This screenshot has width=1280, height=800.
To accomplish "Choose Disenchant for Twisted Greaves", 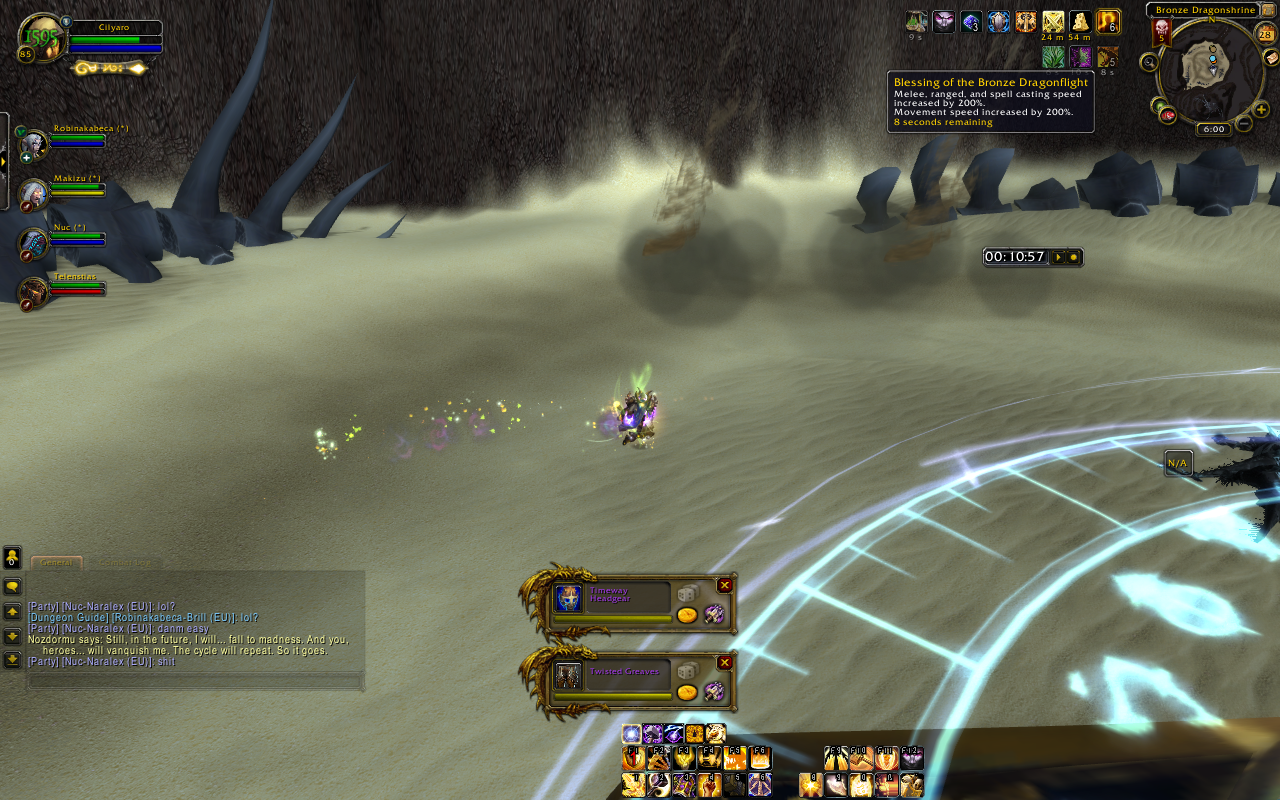I will [714, 691].
